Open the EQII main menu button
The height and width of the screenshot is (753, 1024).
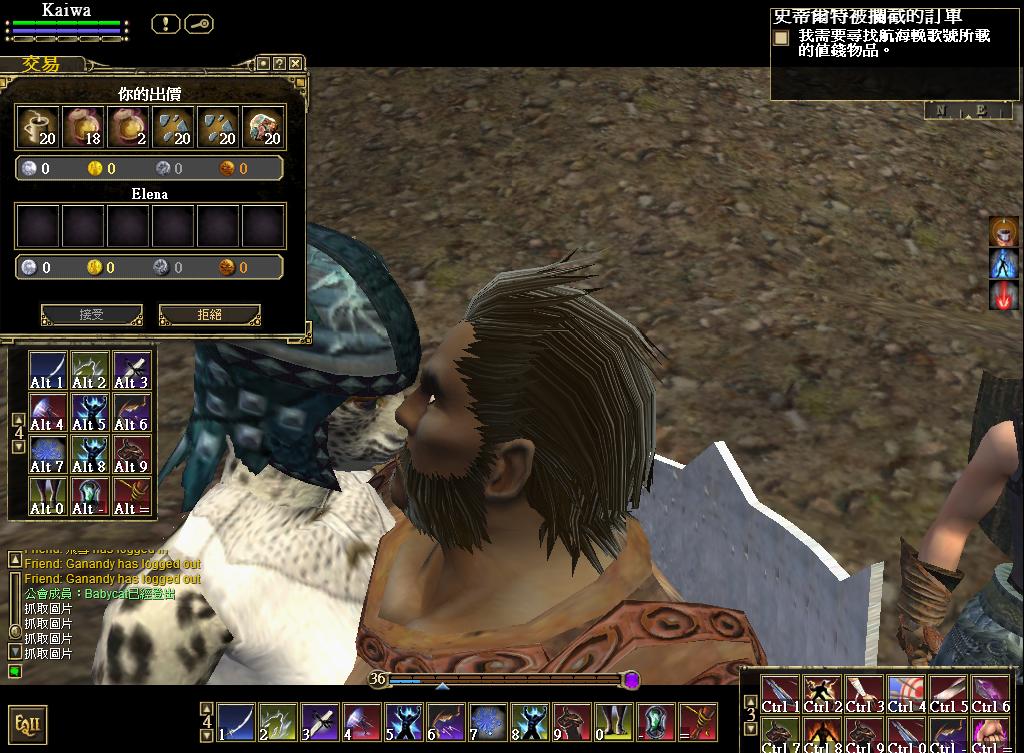pyautogui.click(x=27, y=723)
